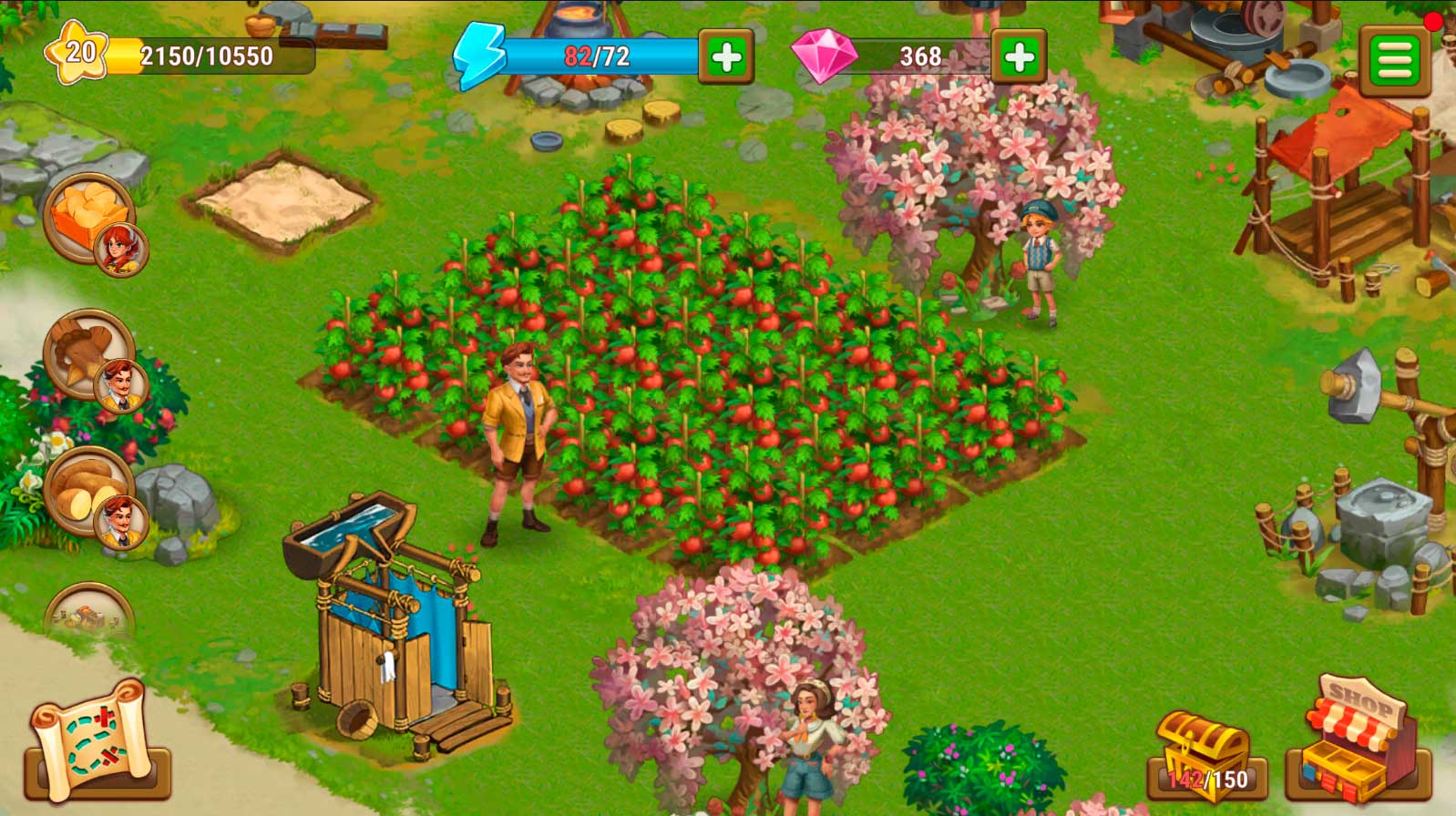Viewport: 1456px width, 816px height.
Task: Open the Shop market stall
Action: coord(1358,742)
